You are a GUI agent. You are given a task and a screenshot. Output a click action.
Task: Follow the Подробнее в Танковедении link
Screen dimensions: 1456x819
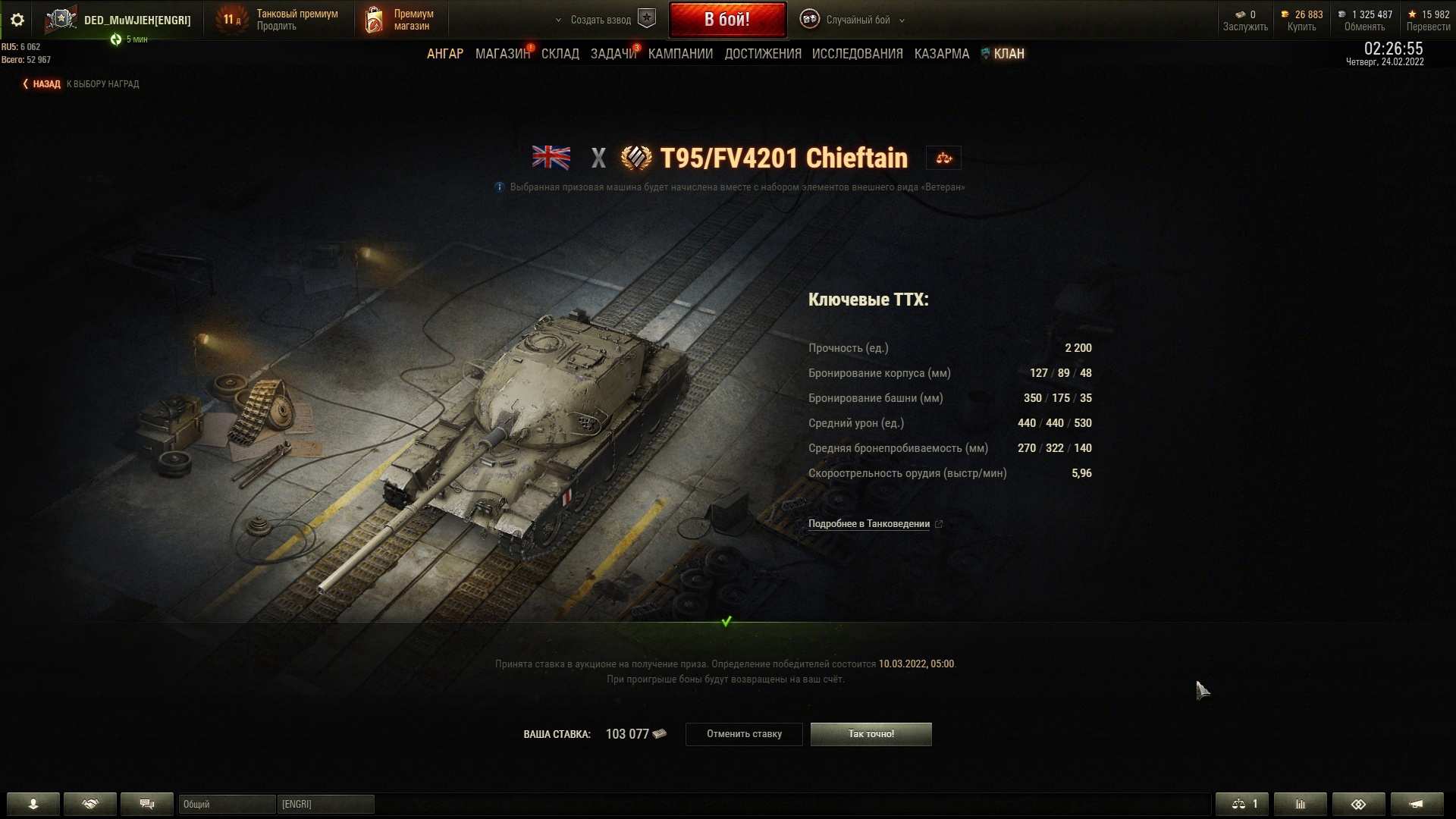[869, 524]
